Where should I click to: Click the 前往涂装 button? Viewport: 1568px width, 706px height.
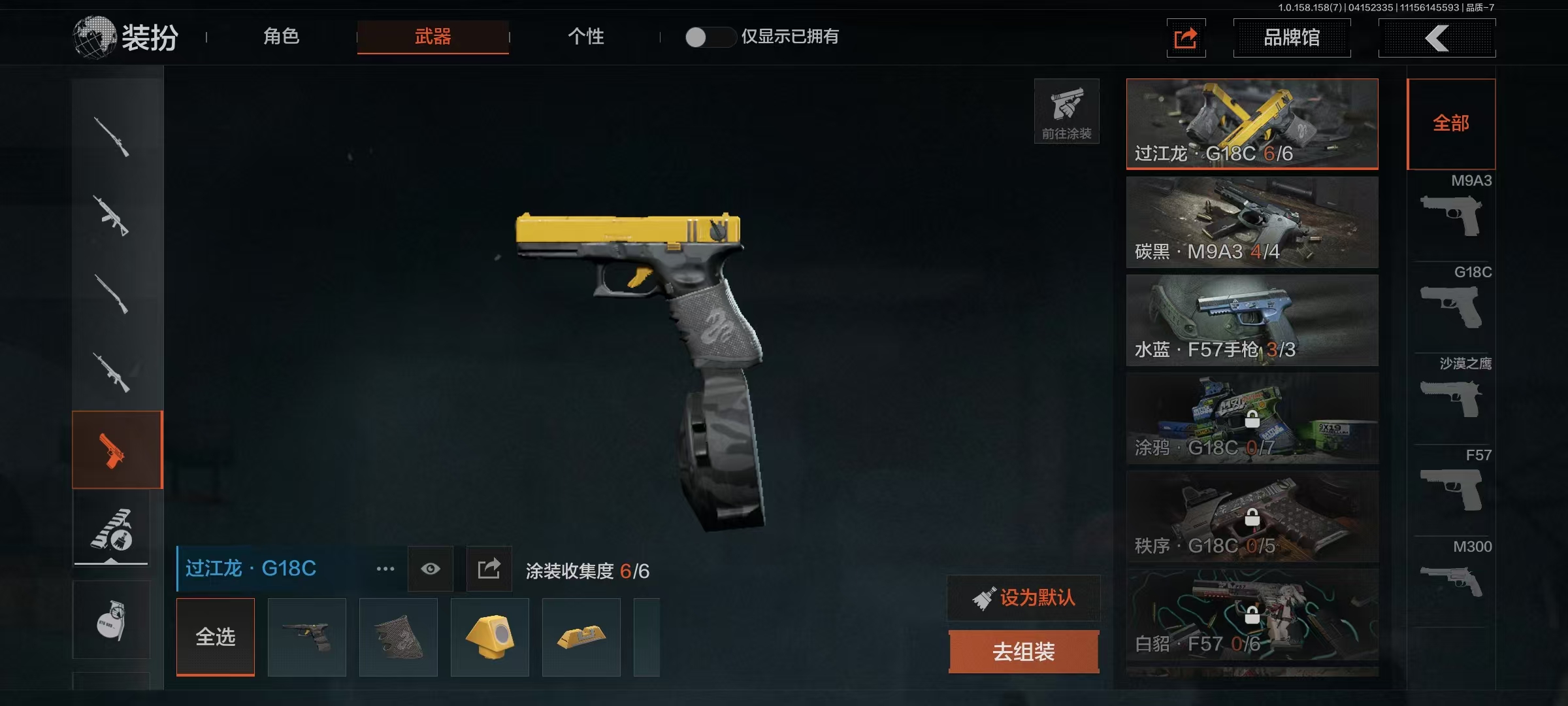click(1066, 111)
